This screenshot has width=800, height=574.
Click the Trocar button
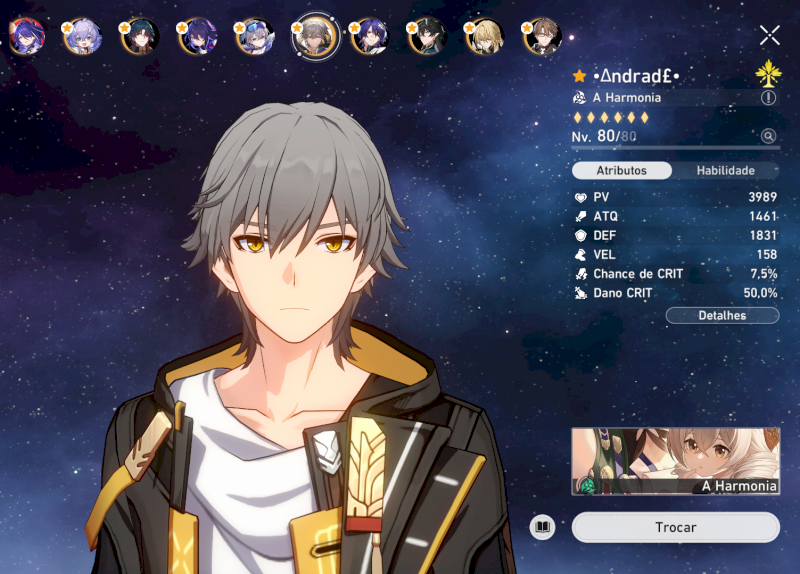point(675,527)
